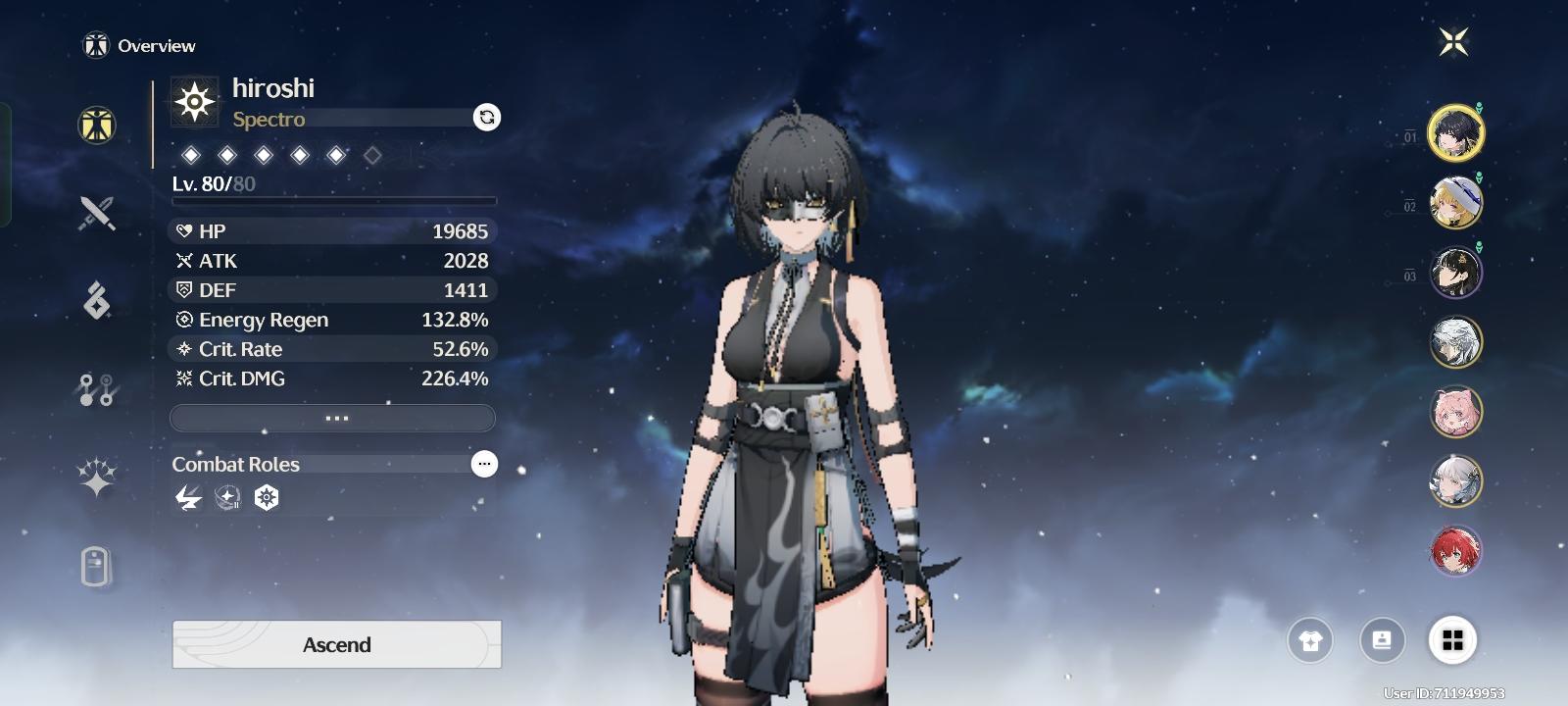Click the Ascend button
Screen dimensions: 1568x706
pos(336,644)
